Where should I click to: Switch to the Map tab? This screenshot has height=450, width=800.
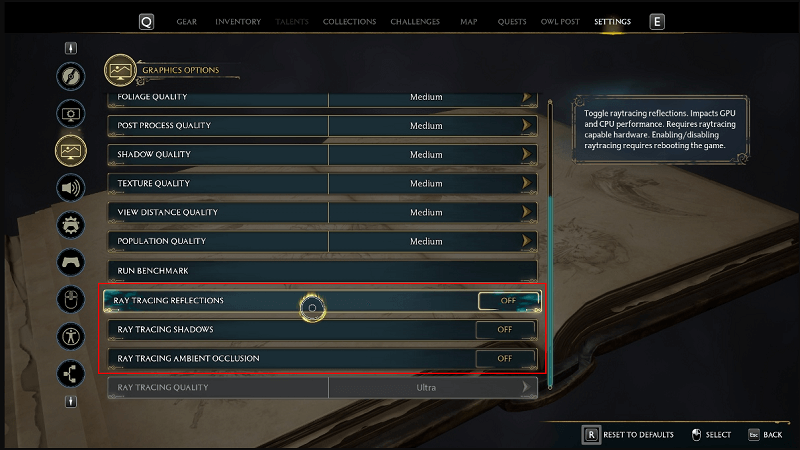click(x=468, y=22)
